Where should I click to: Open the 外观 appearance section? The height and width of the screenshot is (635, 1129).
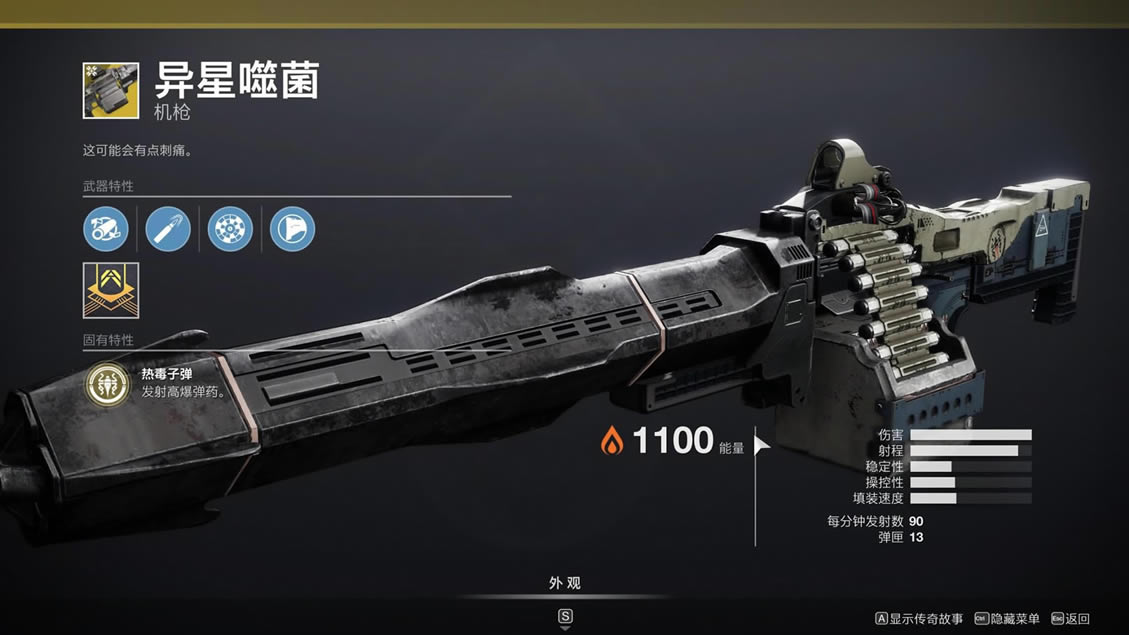pos(564,583)
